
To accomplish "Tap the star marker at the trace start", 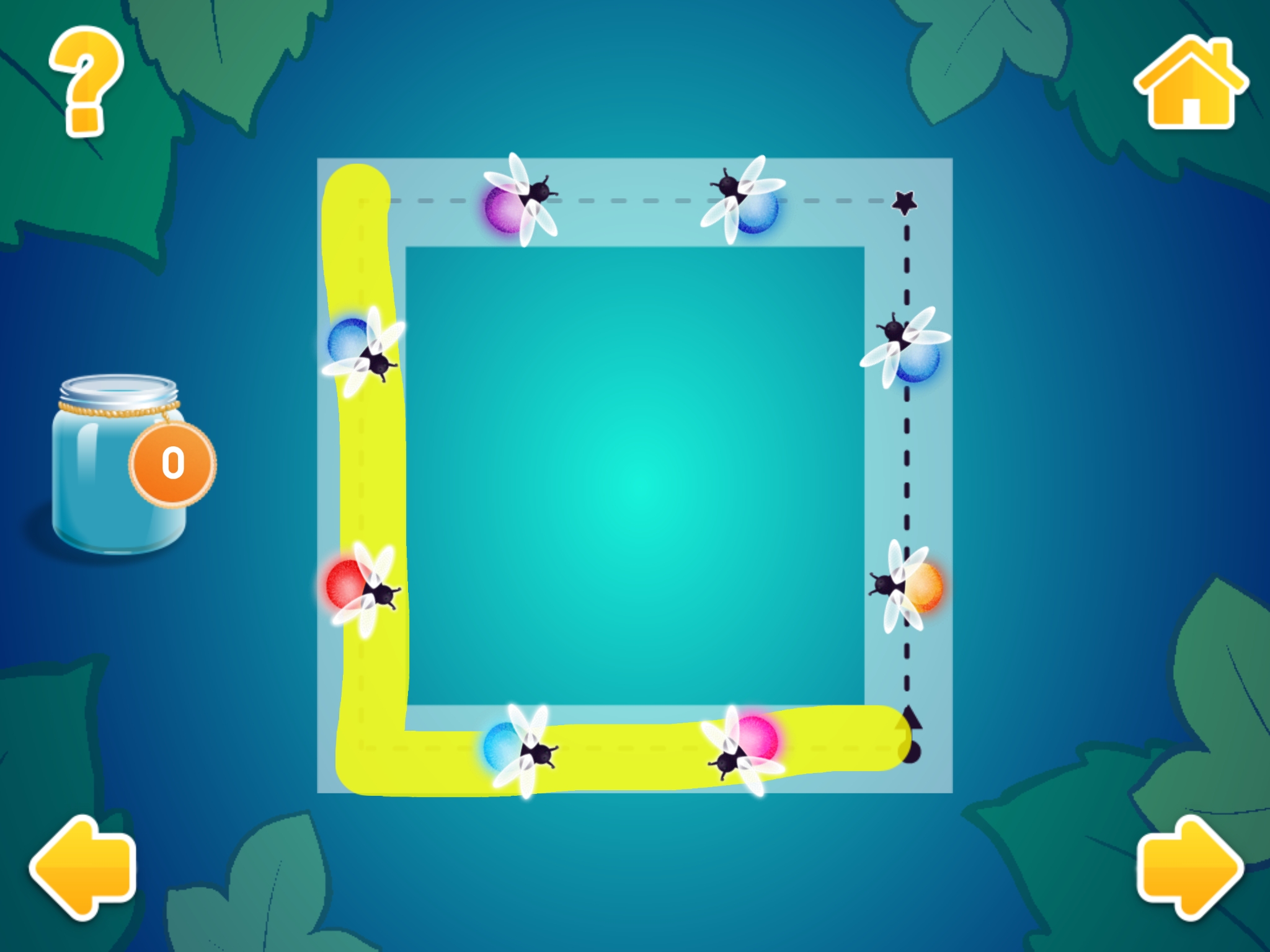I will tap(905, 200).
